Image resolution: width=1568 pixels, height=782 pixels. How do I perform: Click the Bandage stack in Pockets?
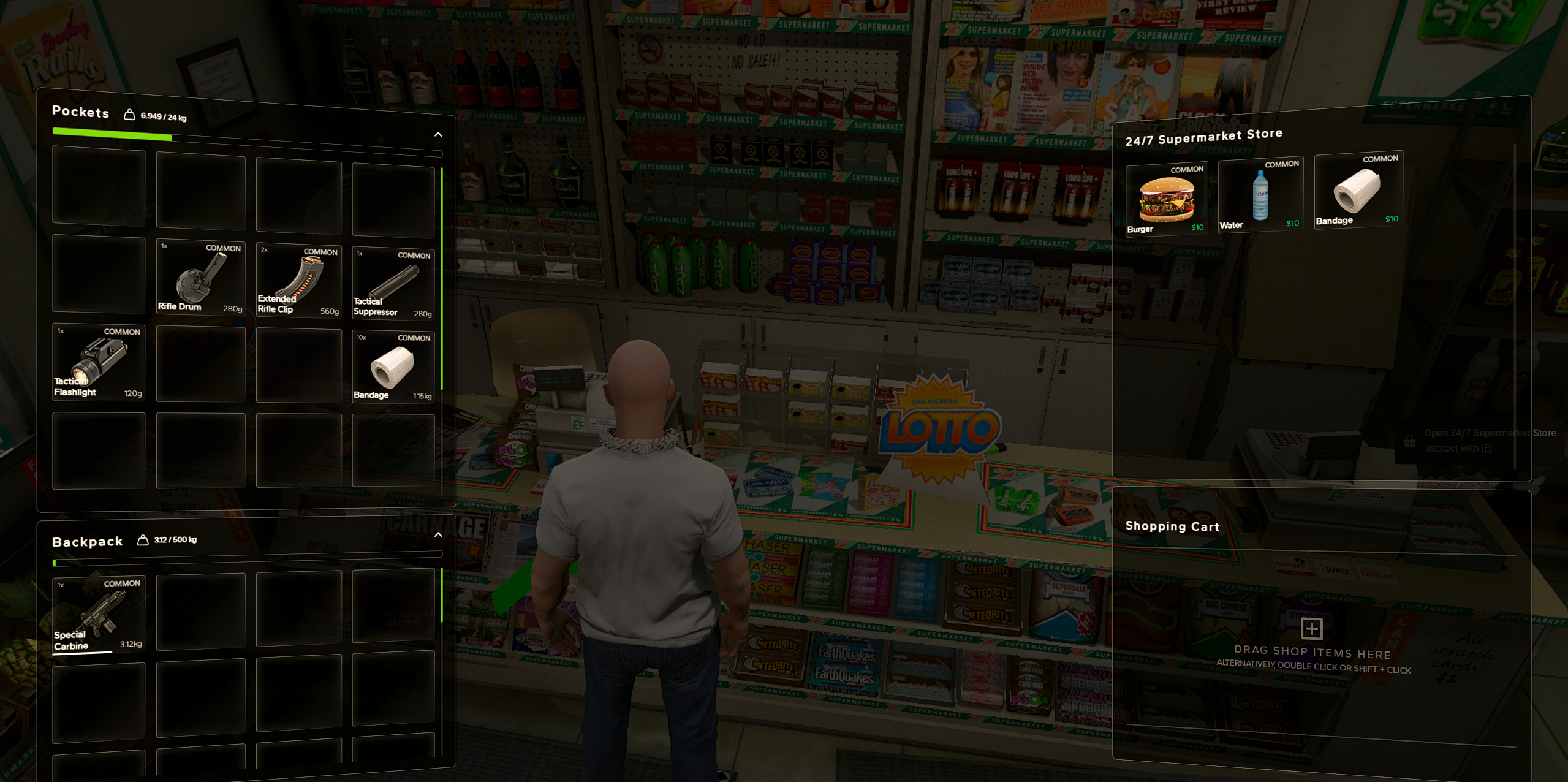[x=393, y=366]
